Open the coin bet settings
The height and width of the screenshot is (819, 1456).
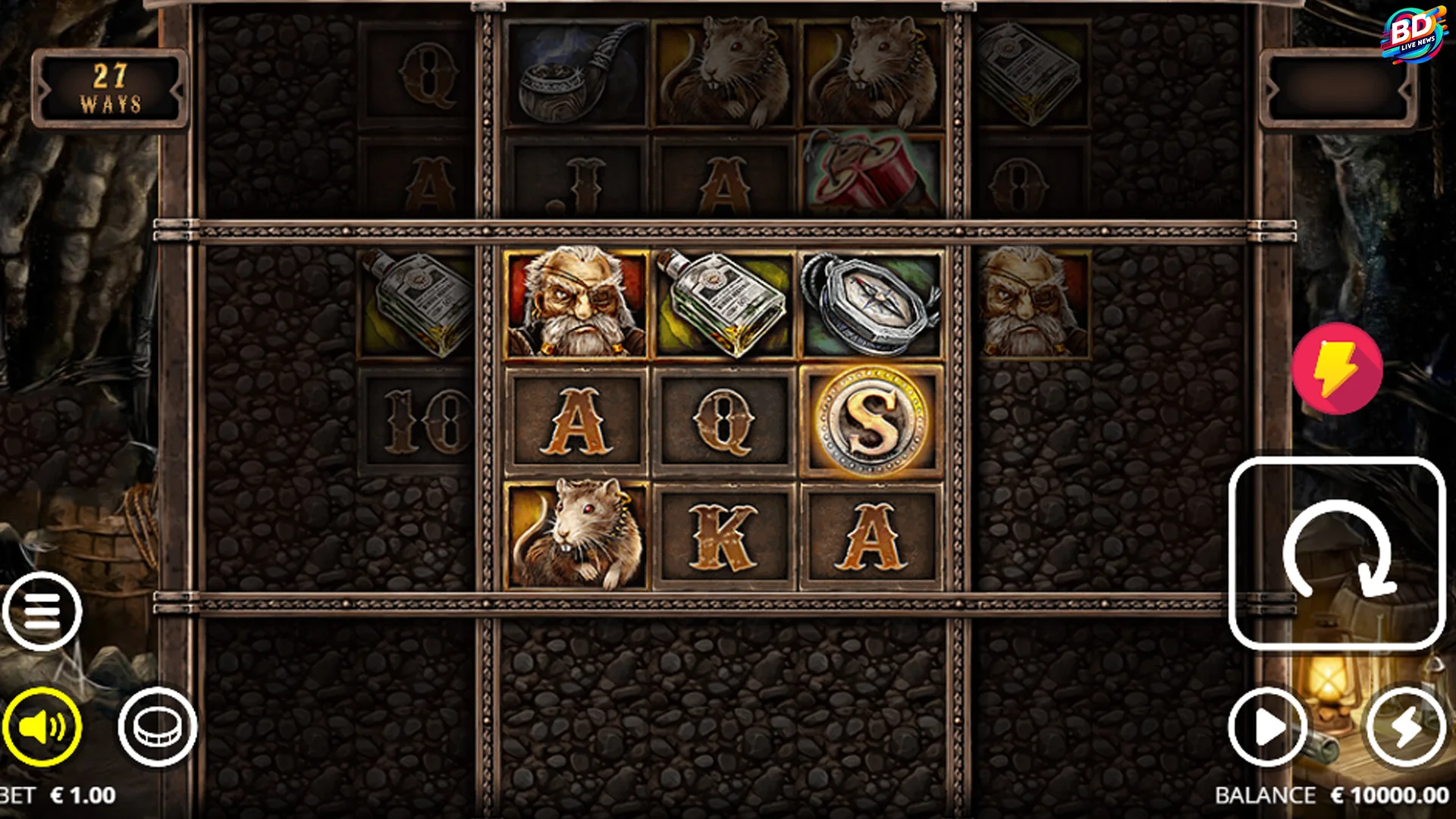tap(158, 726)
